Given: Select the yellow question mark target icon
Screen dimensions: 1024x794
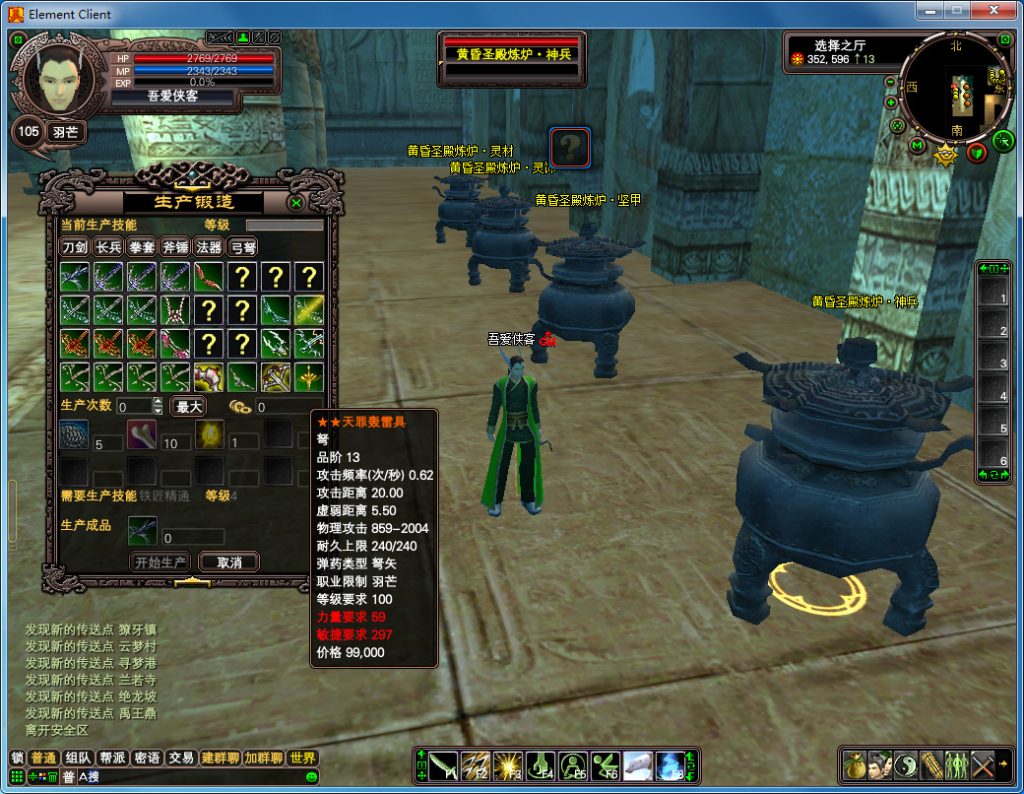Looking at the screenshot, I should [570, 148].
